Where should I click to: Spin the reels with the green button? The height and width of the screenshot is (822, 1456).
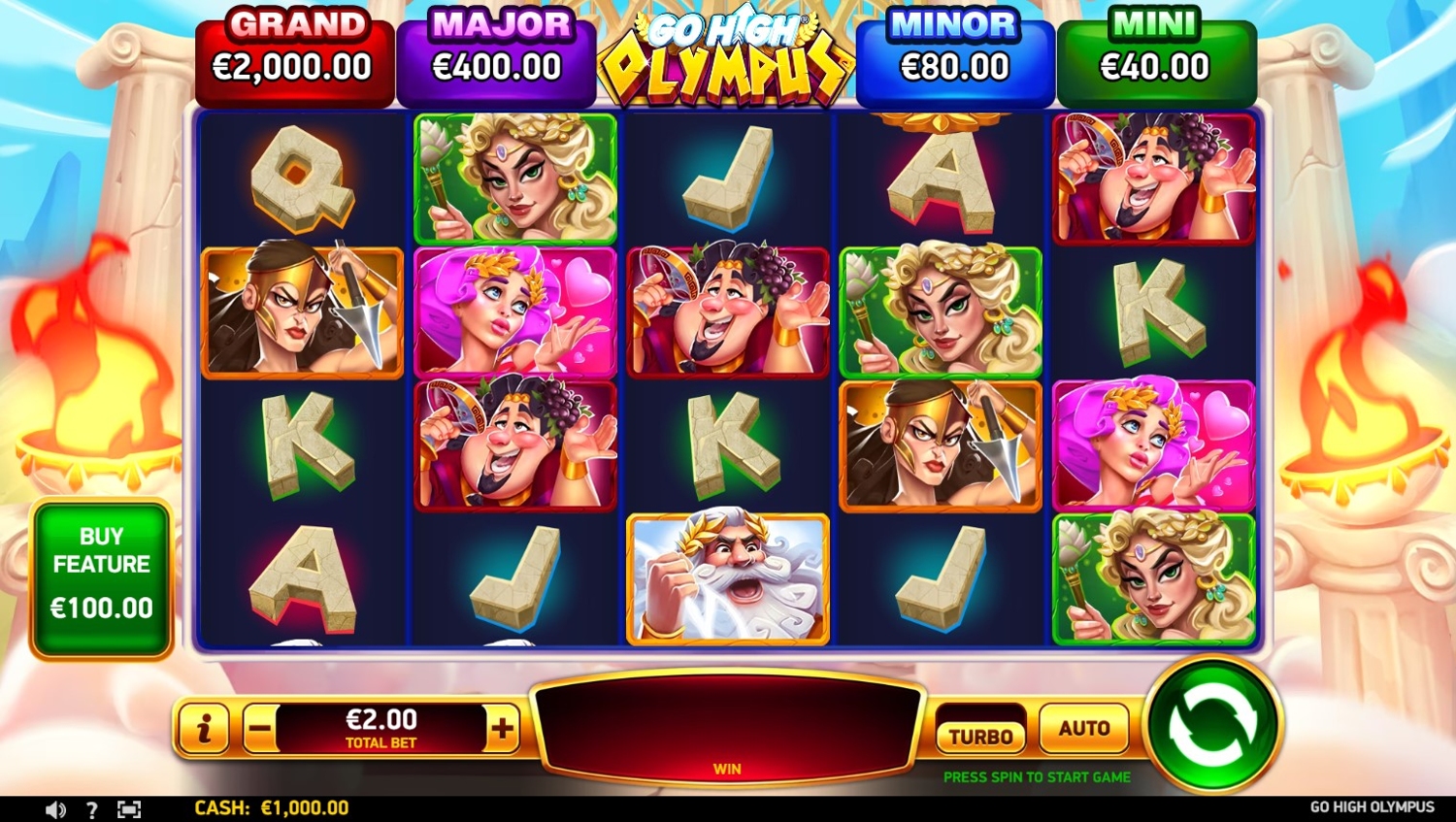[1212, 724]
